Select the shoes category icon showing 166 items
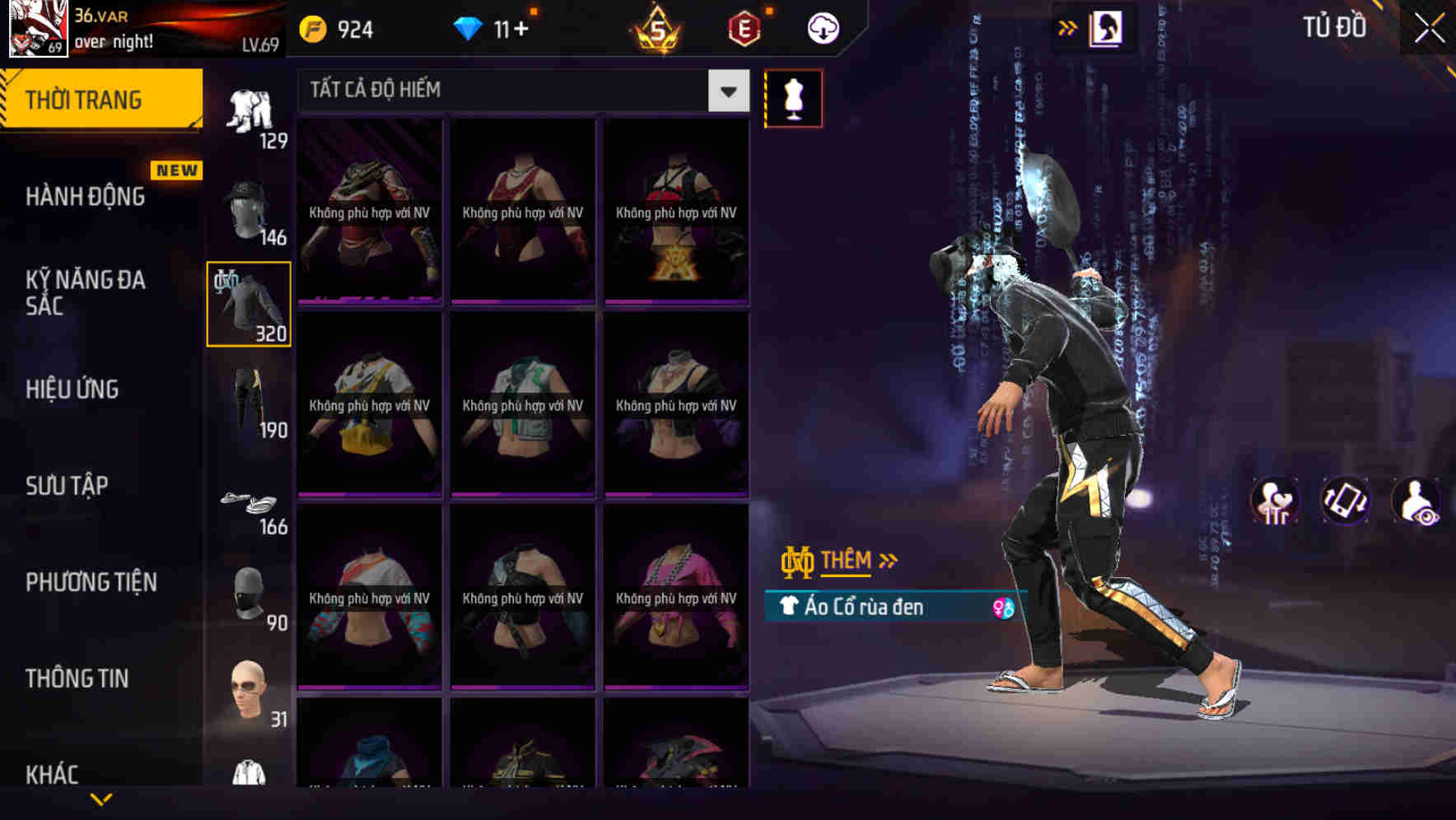This screenshot has height=820, width=1456. pyautogui.click(x=250, y=506)
